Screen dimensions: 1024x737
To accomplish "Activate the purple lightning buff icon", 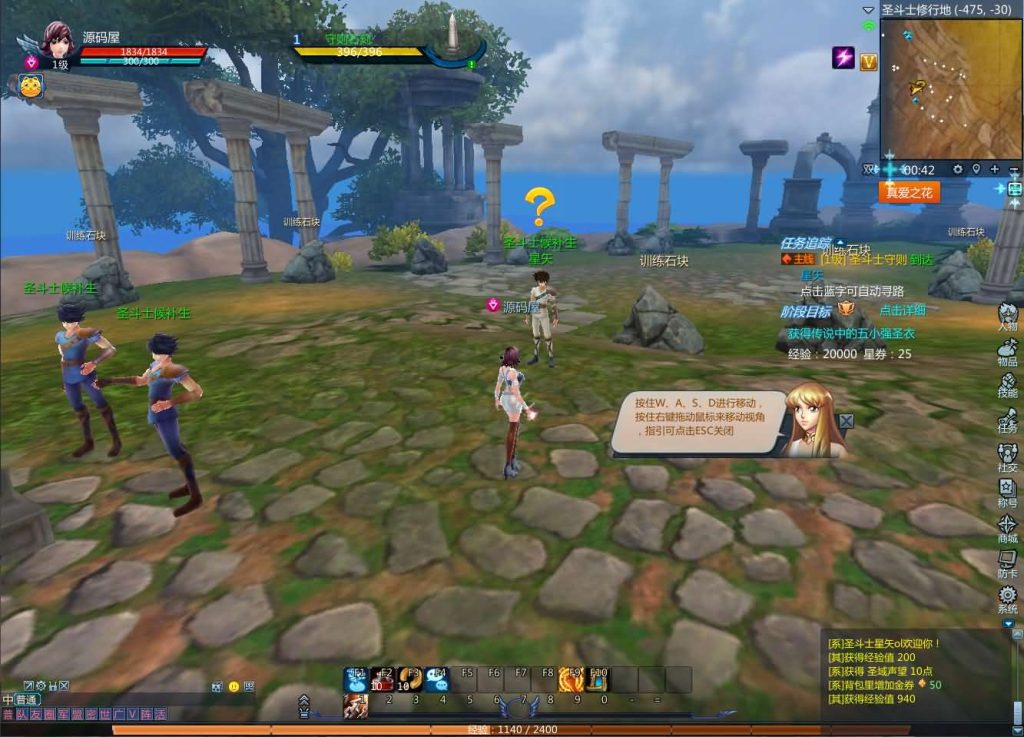I will [x=844, y=58].
